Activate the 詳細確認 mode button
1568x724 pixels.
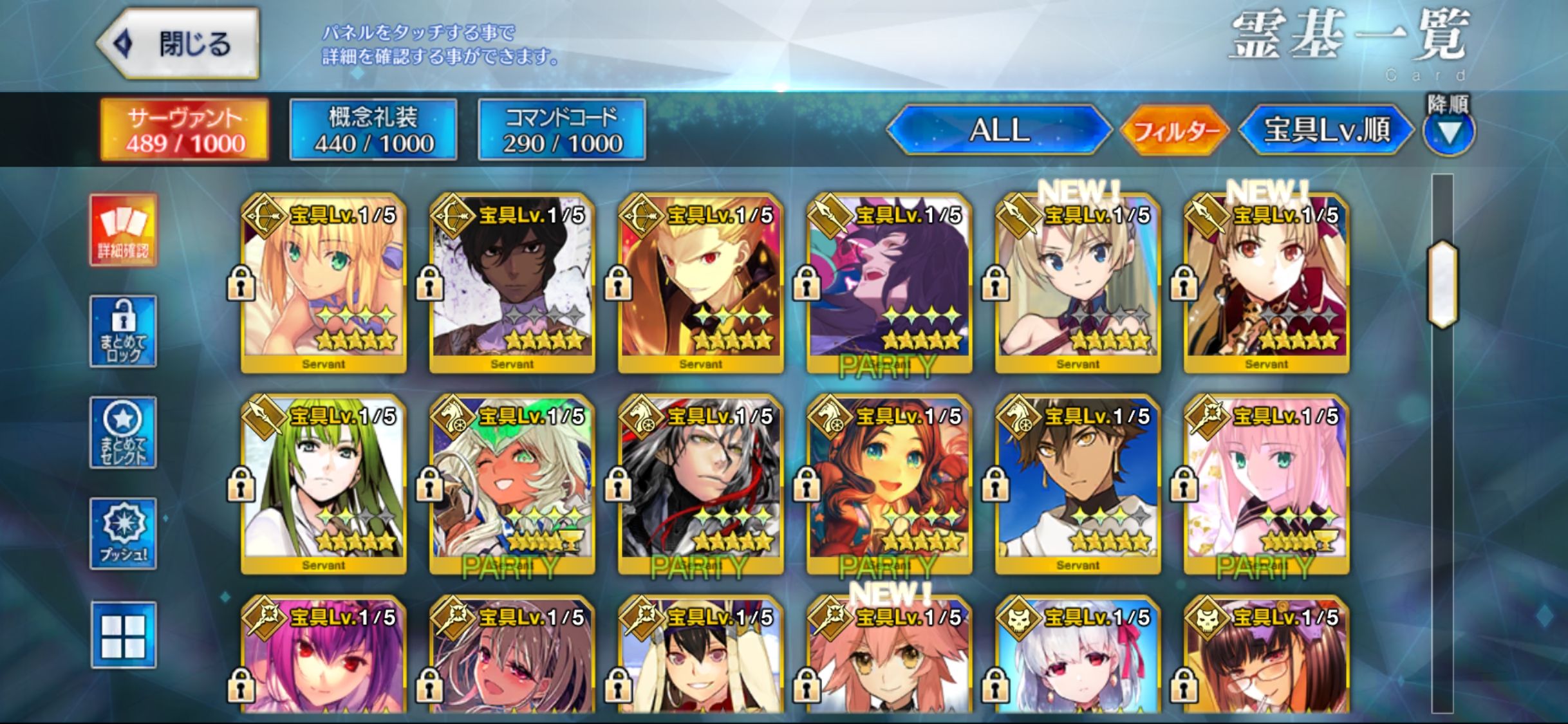[123, 230]
